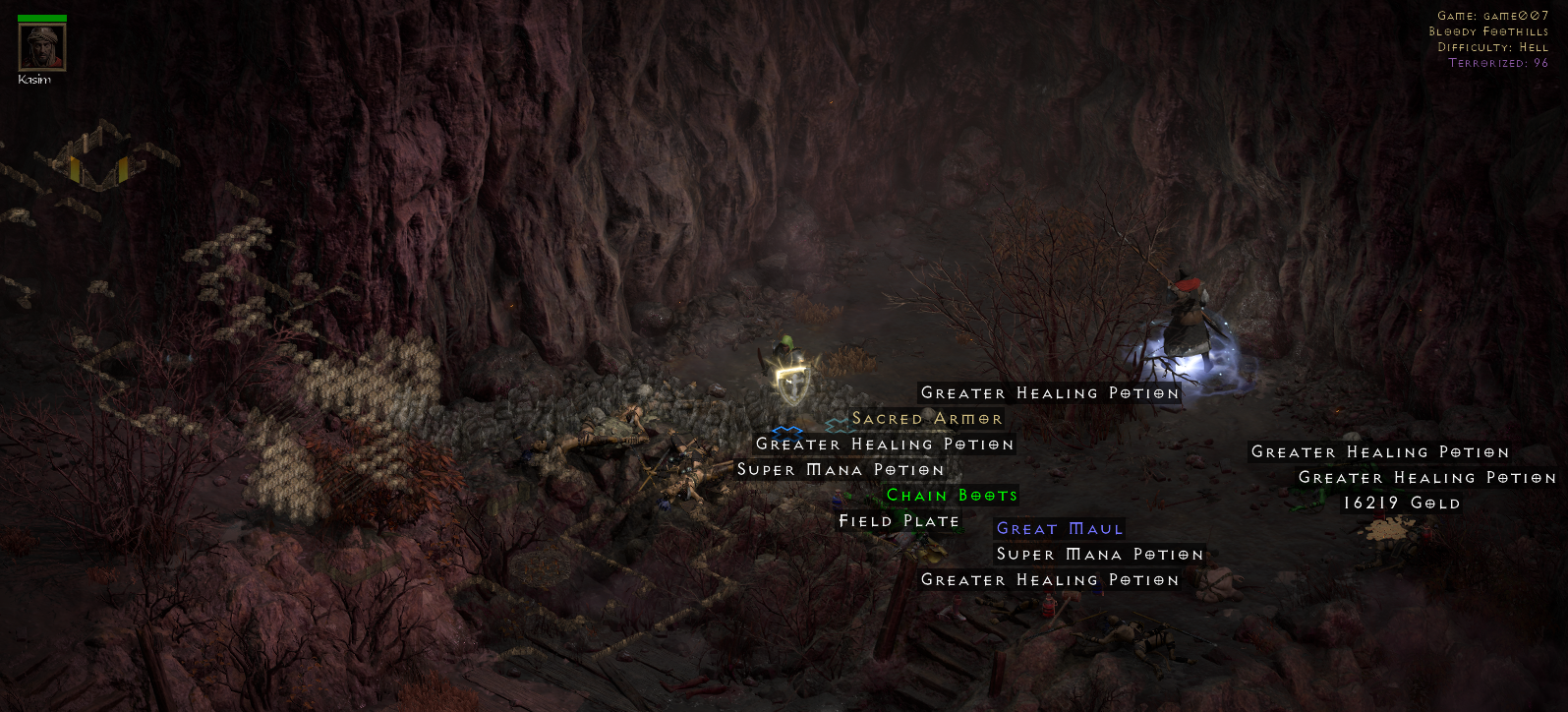The image size is (1568, 712).
Task: Click the Bloody Foothills zone name
Action: [1490, 30]
